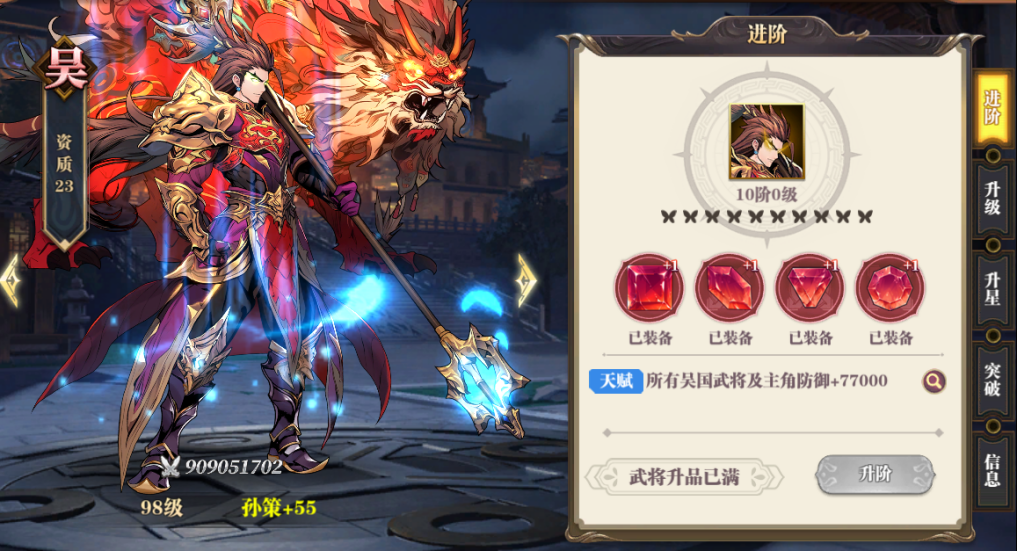This screenshot has height=551, width=1017.
Task: Select the 升星 tab
Action: coord(992,288)
